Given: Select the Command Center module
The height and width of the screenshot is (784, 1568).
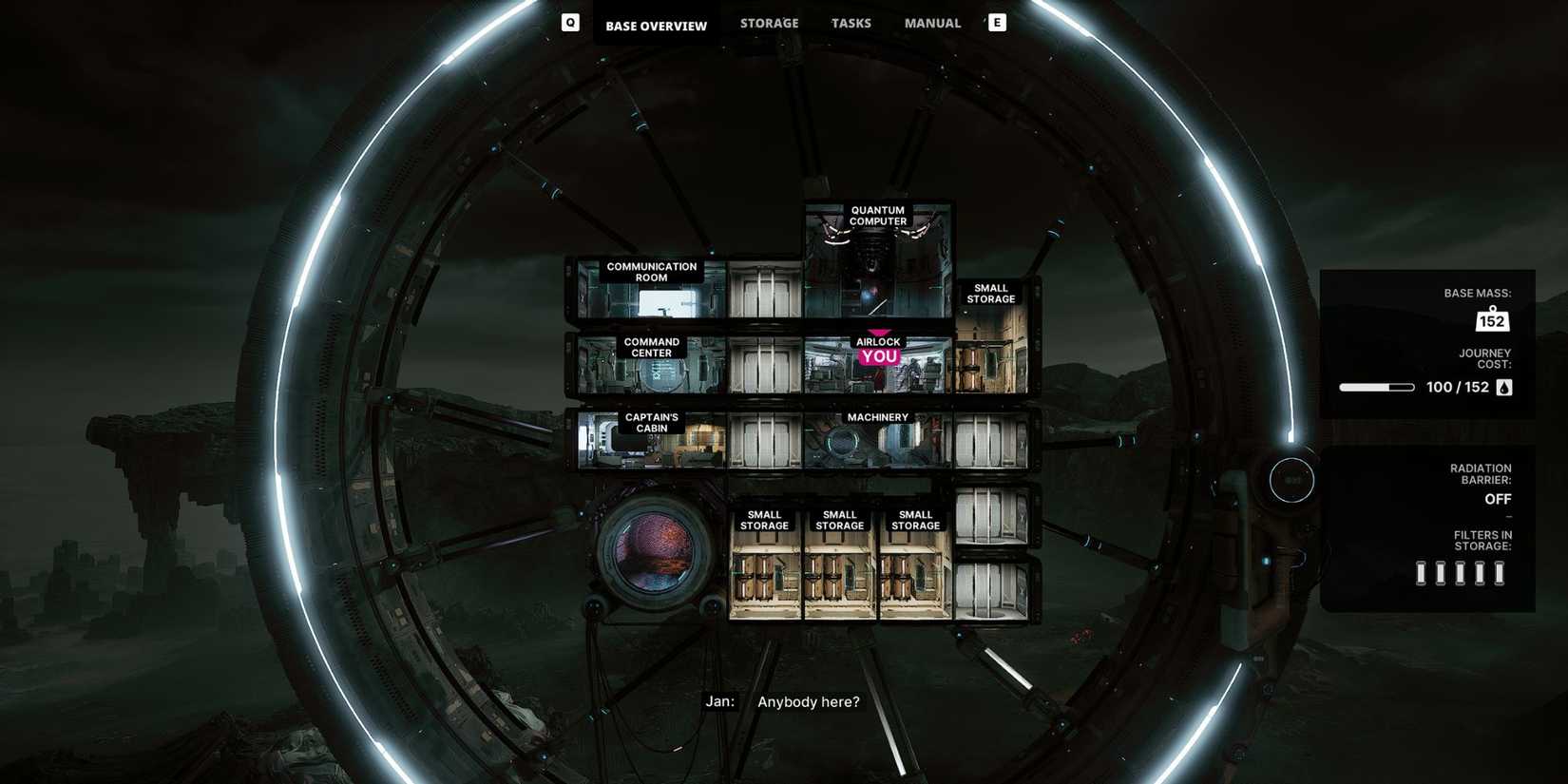Looking at the screenshot, I should 651,365.
